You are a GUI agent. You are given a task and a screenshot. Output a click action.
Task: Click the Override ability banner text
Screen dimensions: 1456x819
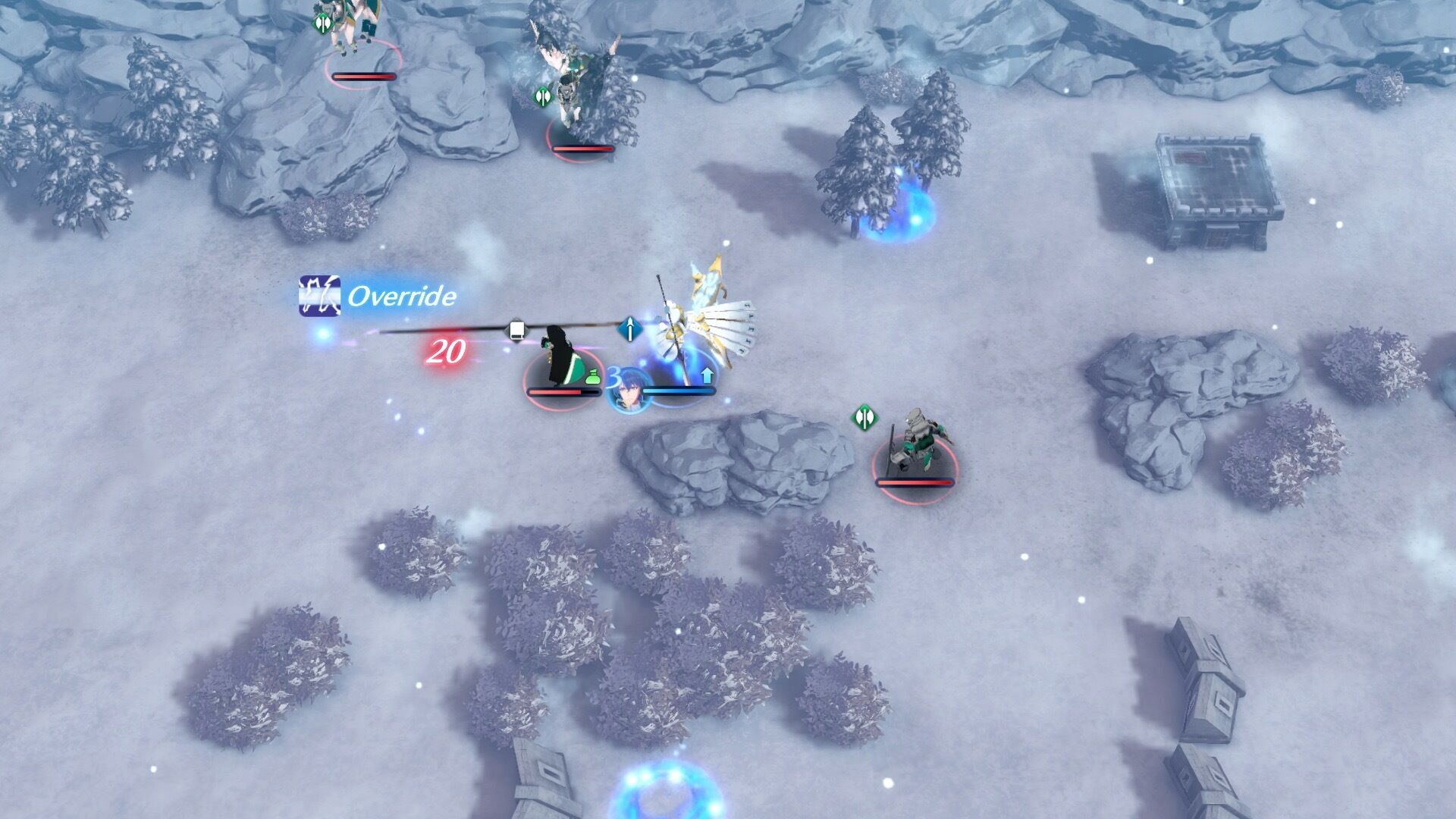click(402, 297)
